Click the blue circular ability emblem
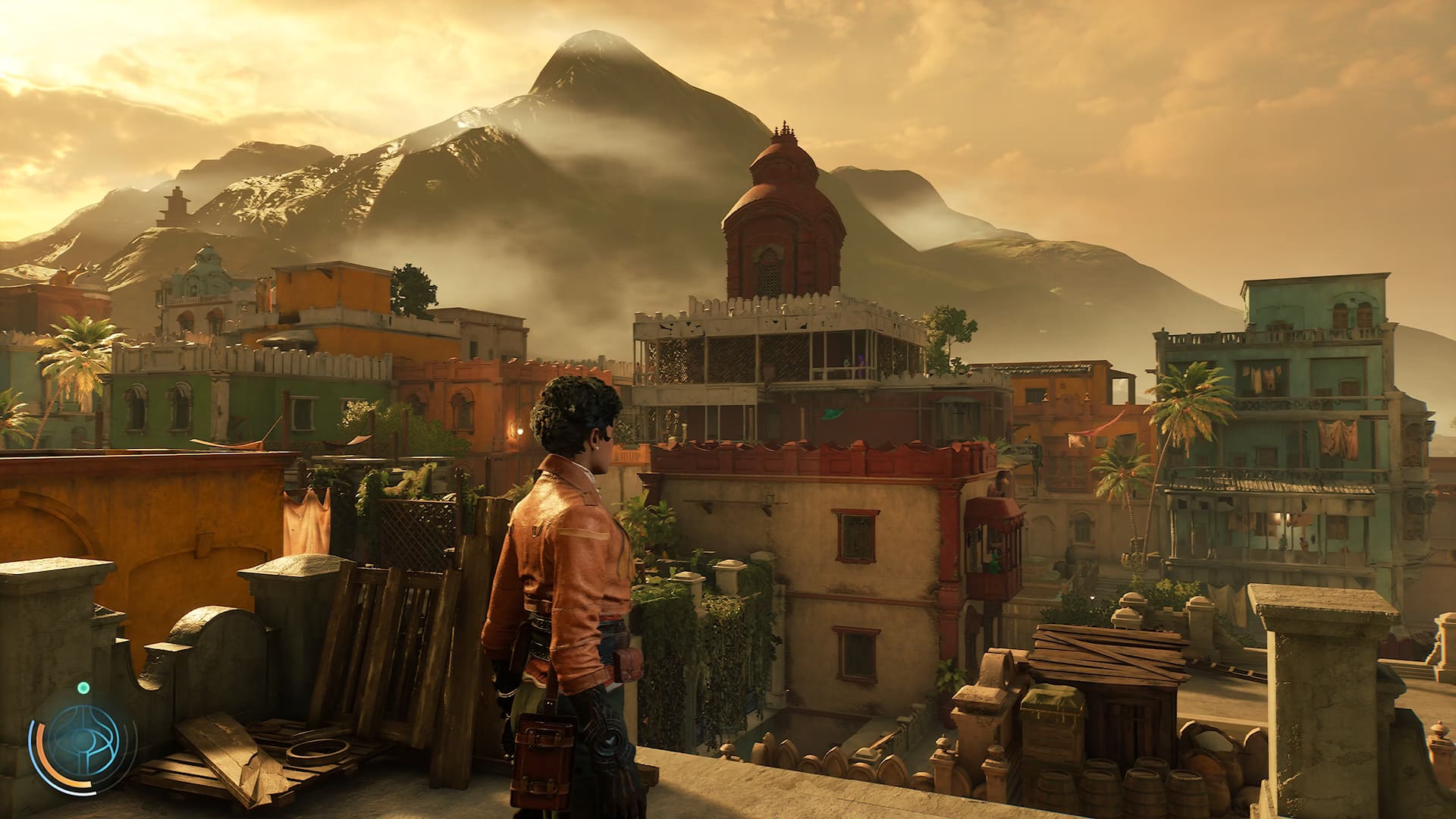Screen dimensions: 1456x819 tap(83, 741)
